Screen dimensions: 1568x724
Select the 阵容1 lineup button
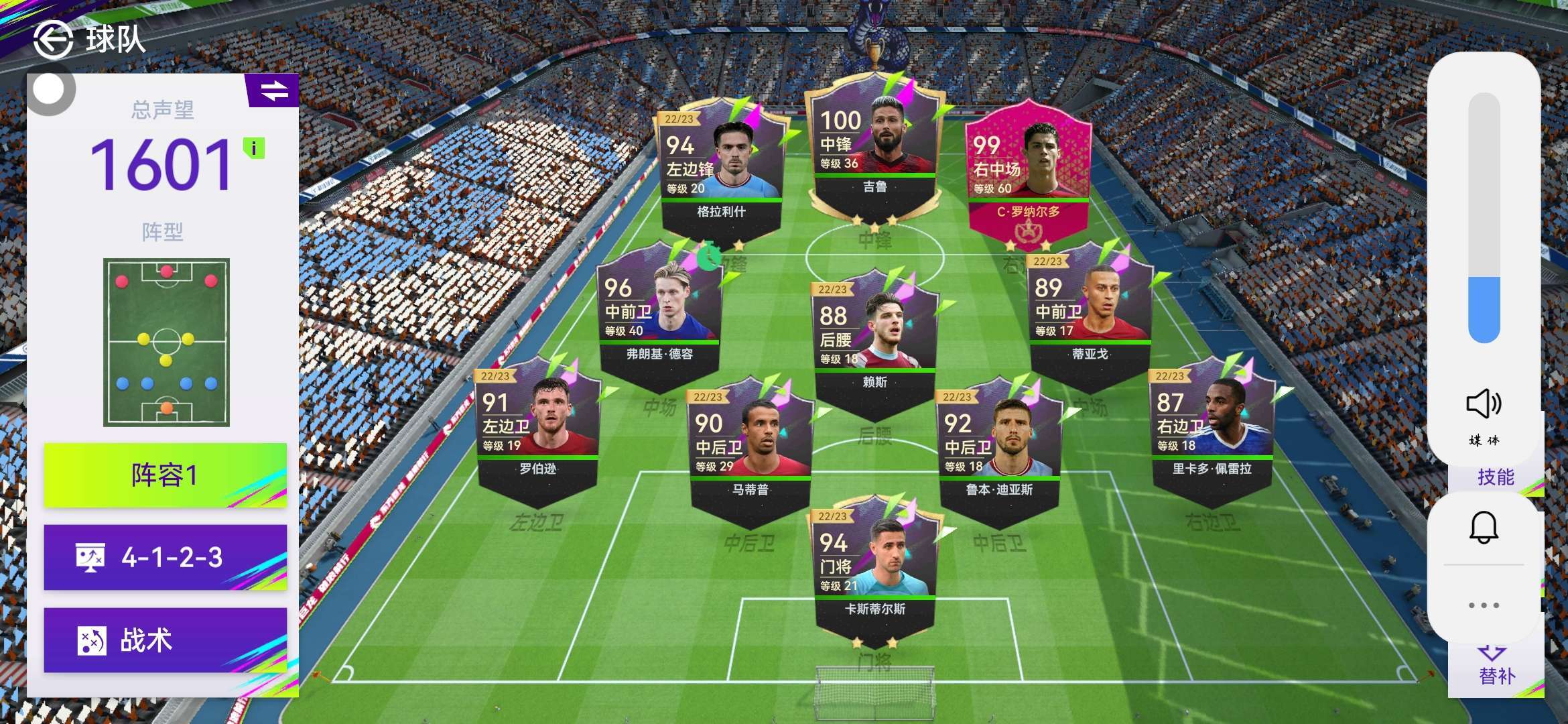coord(166,475)
